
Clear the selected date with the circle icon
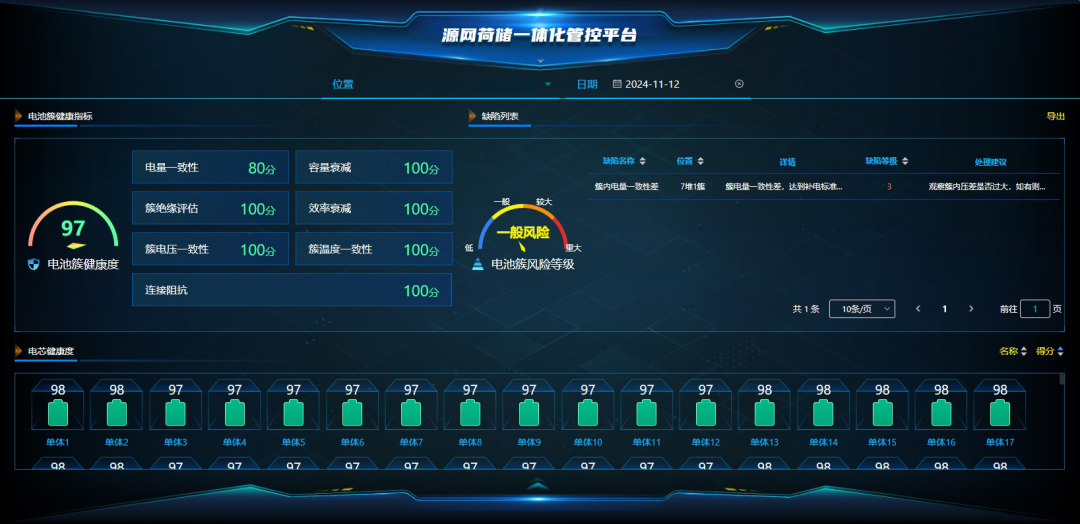click(739, 84)
